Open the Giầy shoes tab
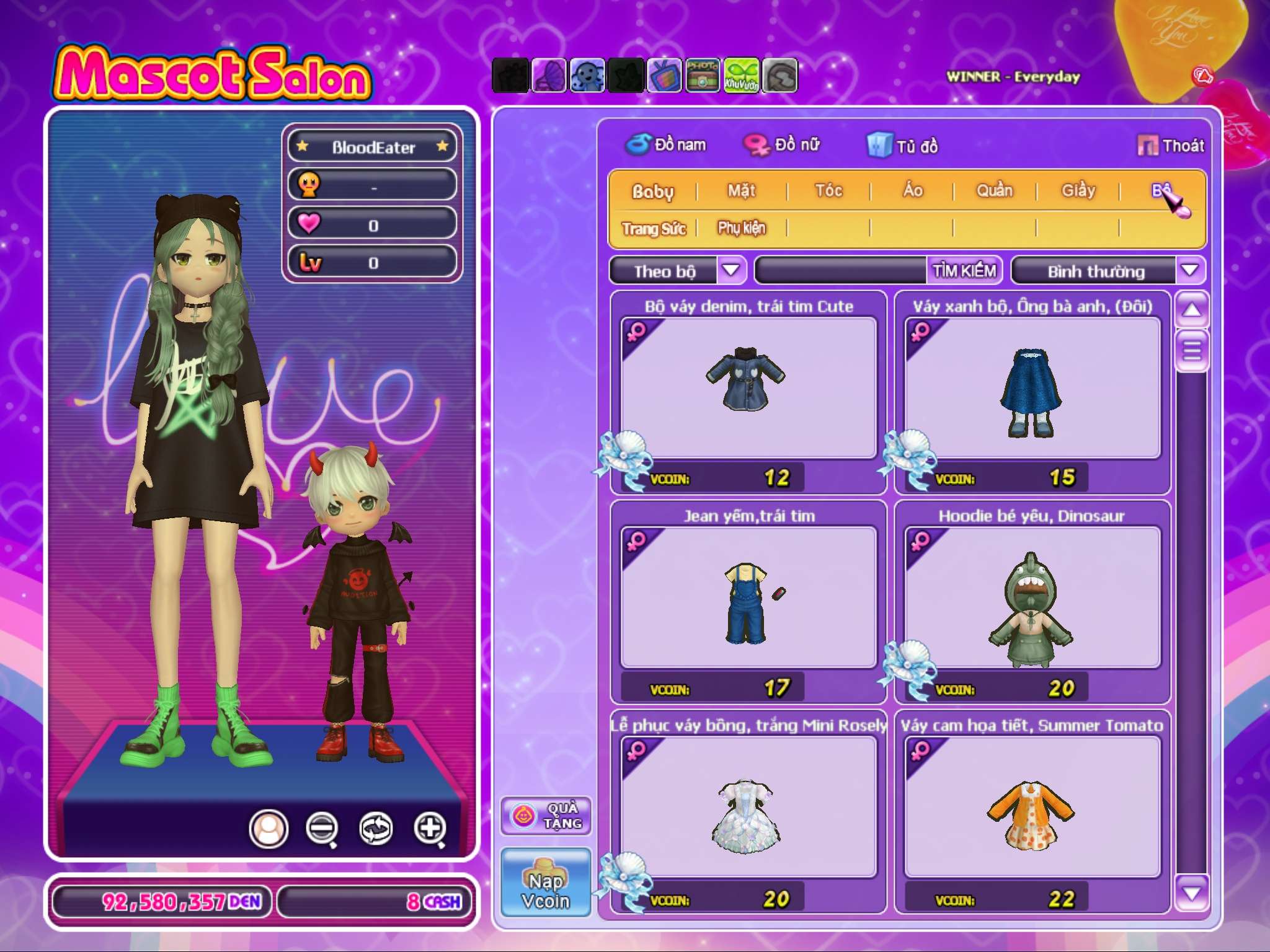1270x952 pixels. point(1078,191)
